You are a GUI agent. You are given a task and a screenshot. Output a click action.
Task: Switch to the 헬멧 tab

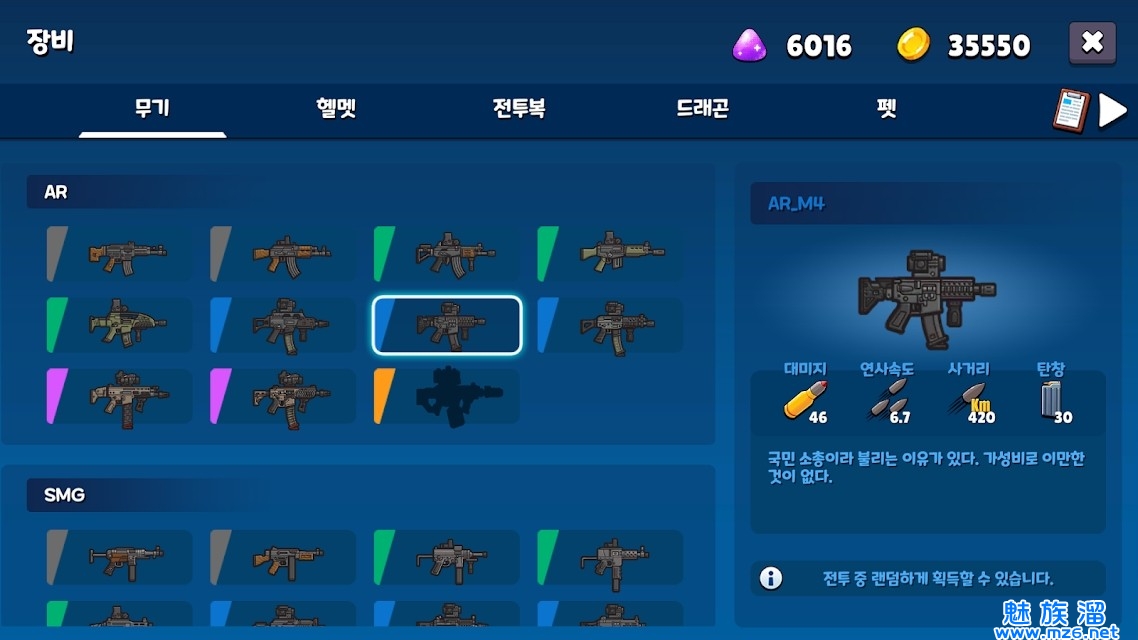pos(336,109)
